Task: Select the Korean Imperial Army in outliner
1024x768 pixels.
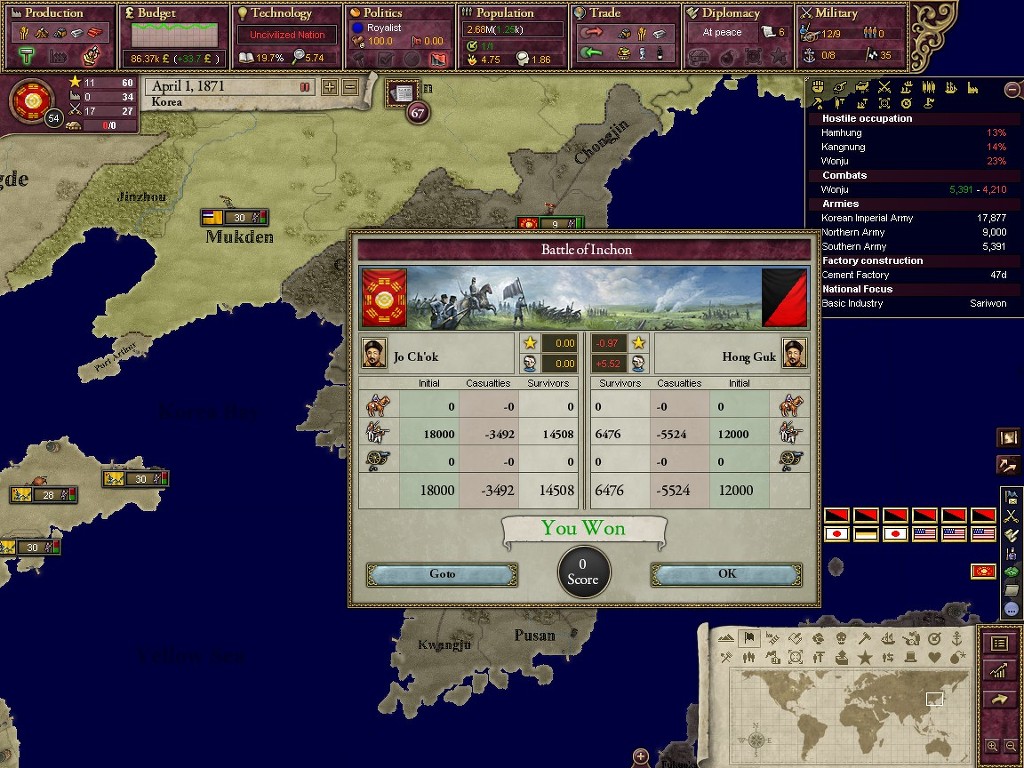Action: (866, 218)
